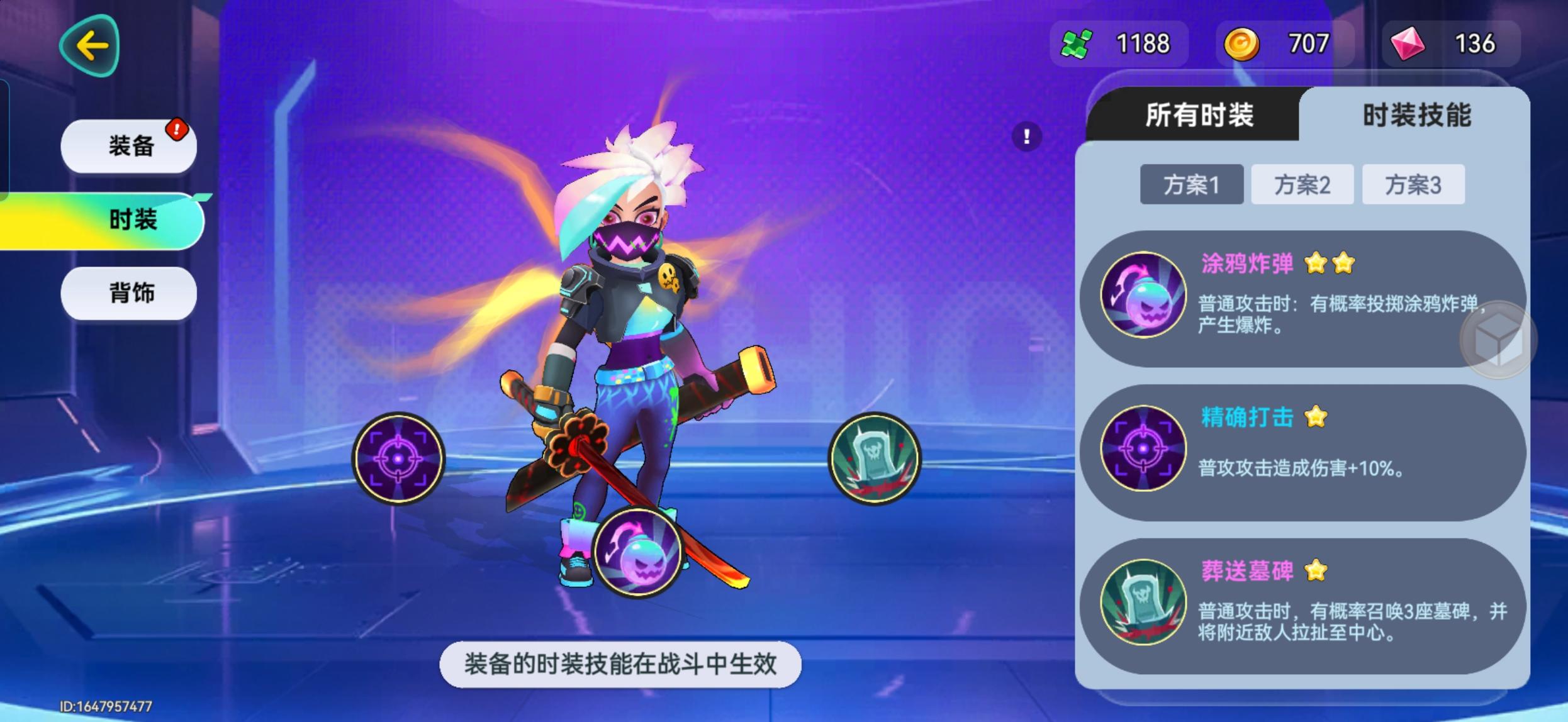The width and height of the screenshot is (1568, 722).
Task: Select the 方案1 loadout plan
Action: pos(1192,184)
